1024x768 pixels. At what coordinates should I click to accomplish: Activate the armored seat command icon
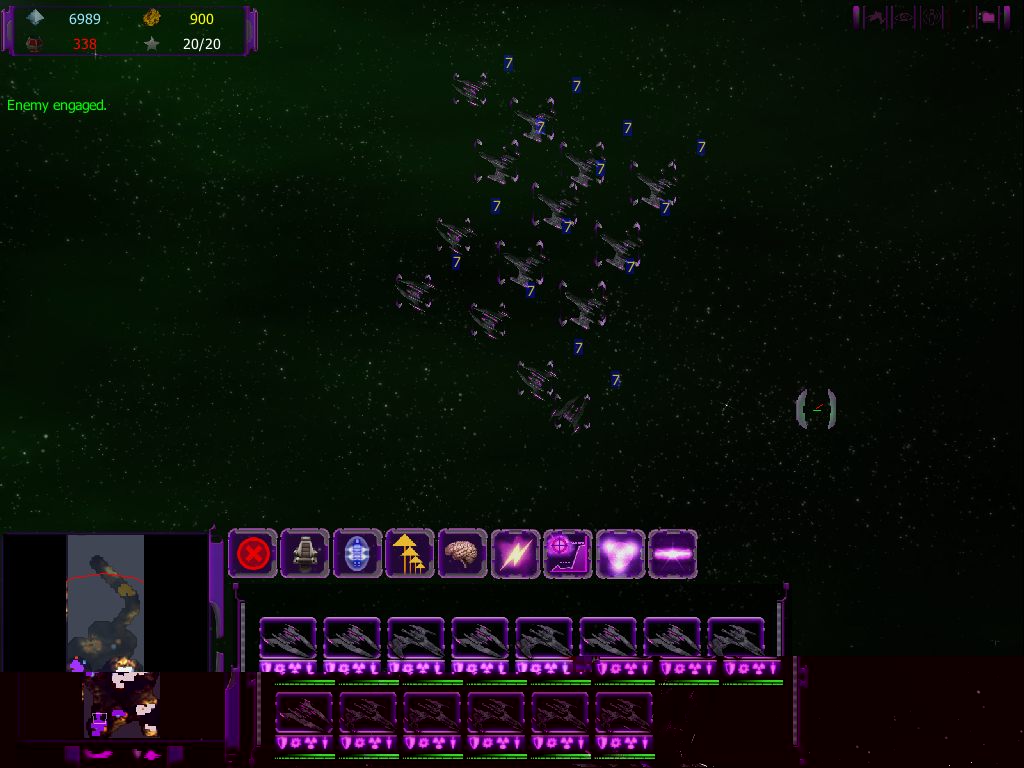click(305, 553)
